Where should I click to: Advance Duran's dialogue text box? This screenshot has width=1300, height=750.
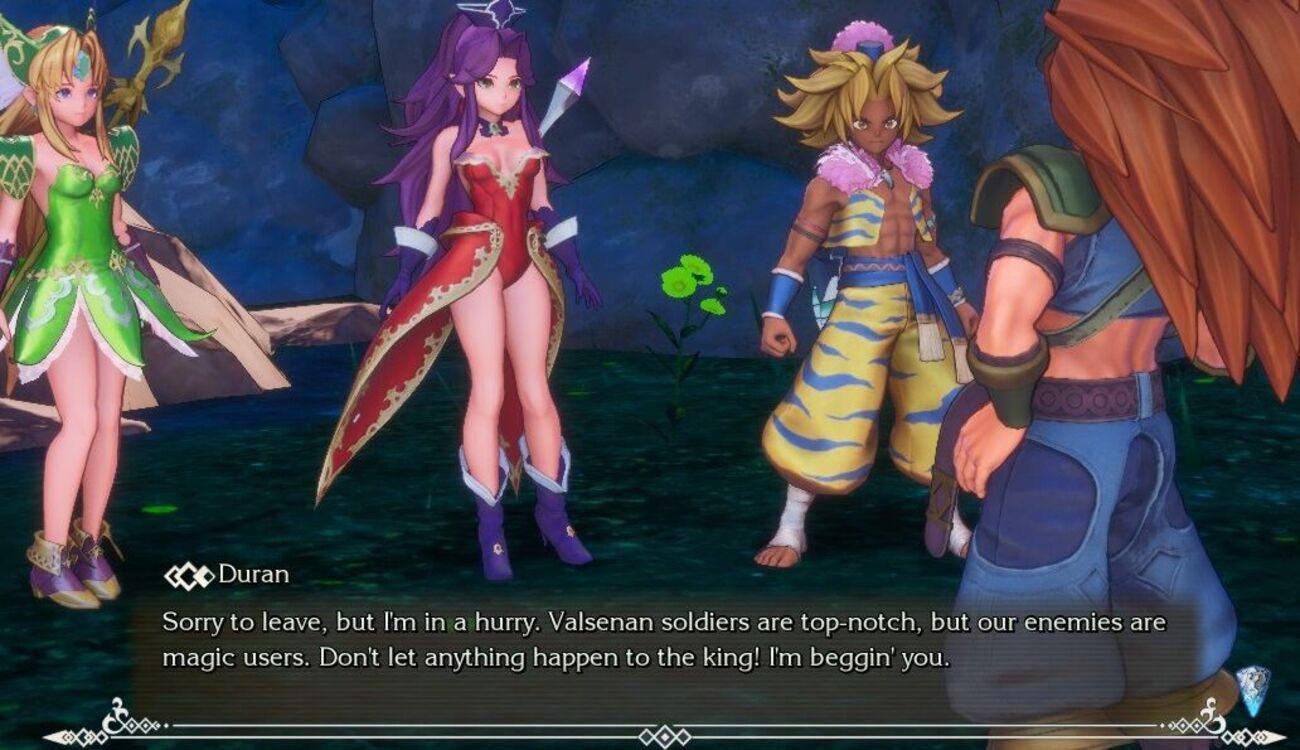tap(664, 640)
